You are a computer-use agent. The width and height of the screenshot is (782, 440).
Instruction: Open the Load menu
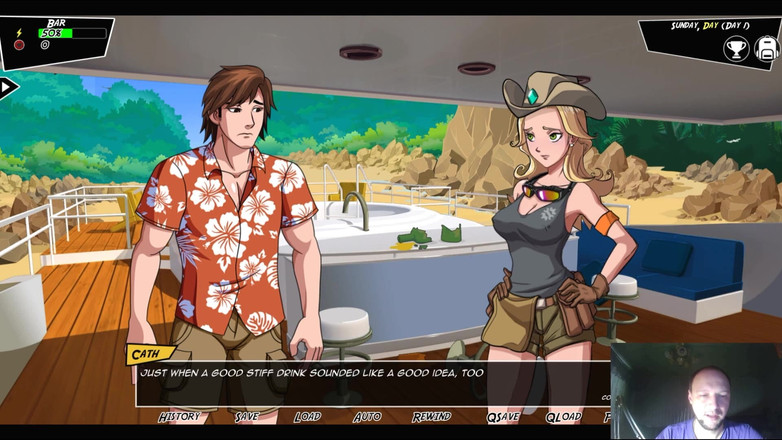click(307, 416)
